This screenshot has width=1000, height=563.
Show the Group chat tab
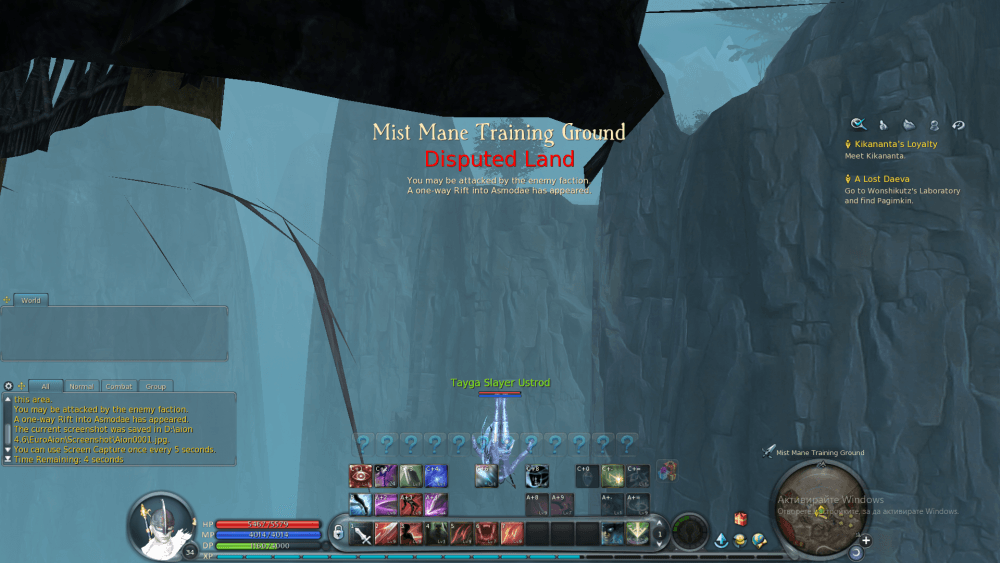point(155,386)
